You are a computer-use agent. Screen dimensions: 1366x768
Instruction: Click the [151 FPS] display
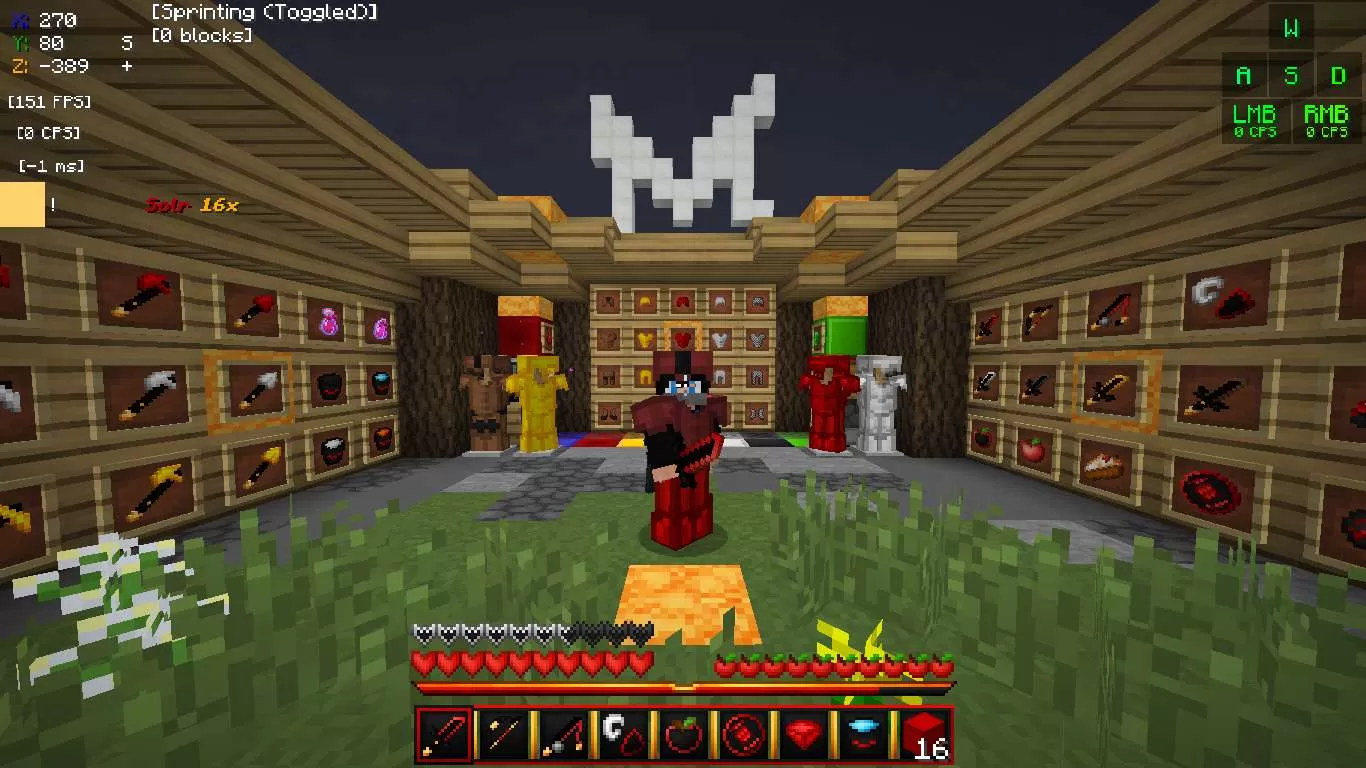point(48,101)
